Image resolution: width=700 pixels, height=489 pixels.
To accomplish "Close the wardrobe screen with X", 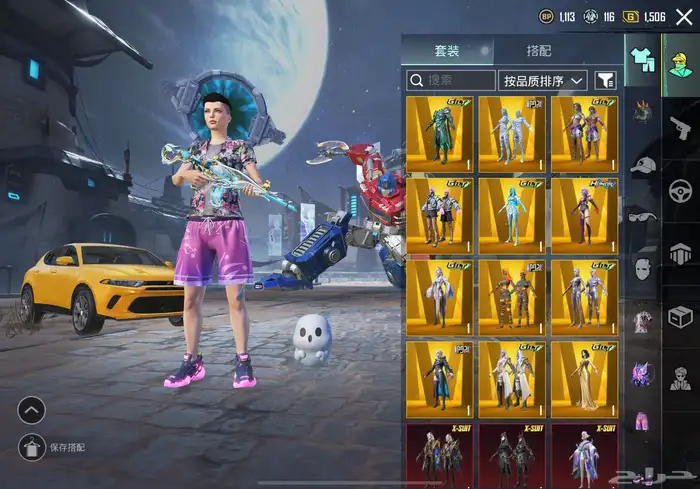I will (x=683, y=17).
